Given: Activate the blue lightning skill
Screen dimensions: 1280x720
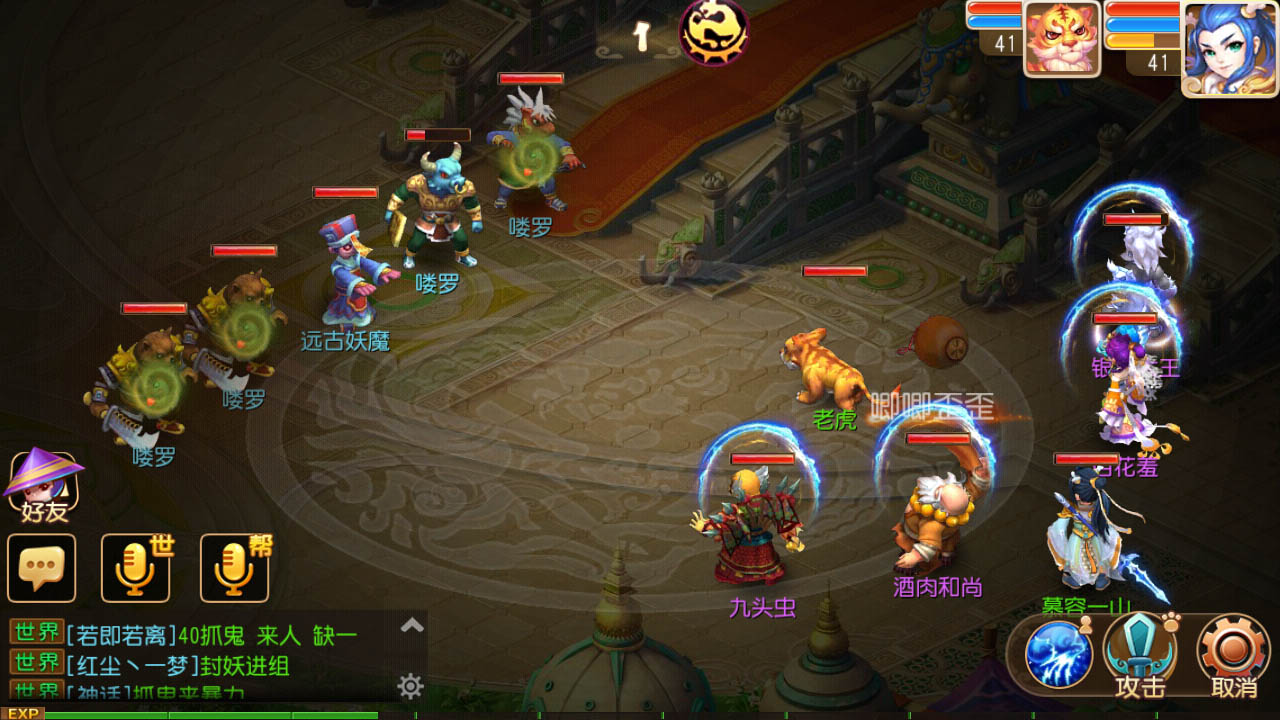Looking at the screenshot, I should point(1058,655).
